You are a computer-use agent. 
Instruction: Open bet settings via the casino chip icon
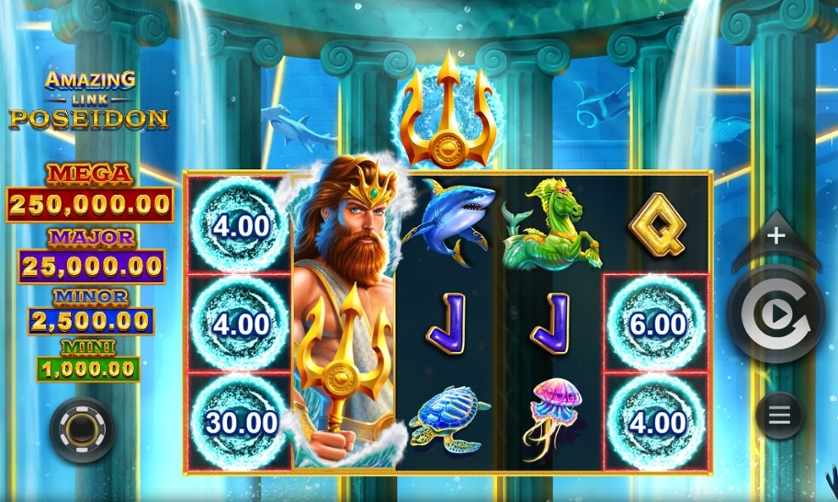81,429
